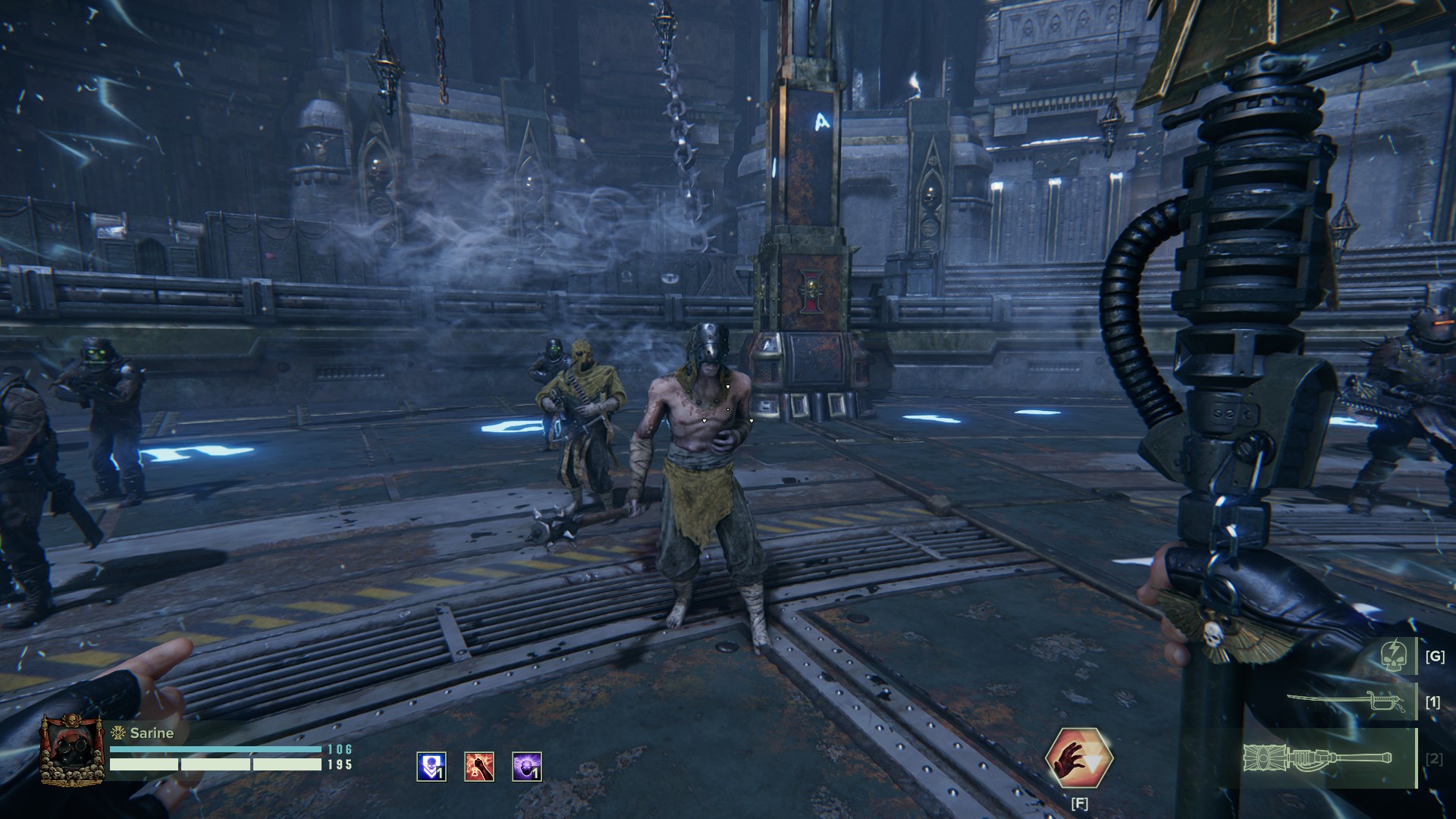Select the blue skull shield buff icon
Image resolution: width=1456 pixels, height=819 pixels.
click(431, 767)
